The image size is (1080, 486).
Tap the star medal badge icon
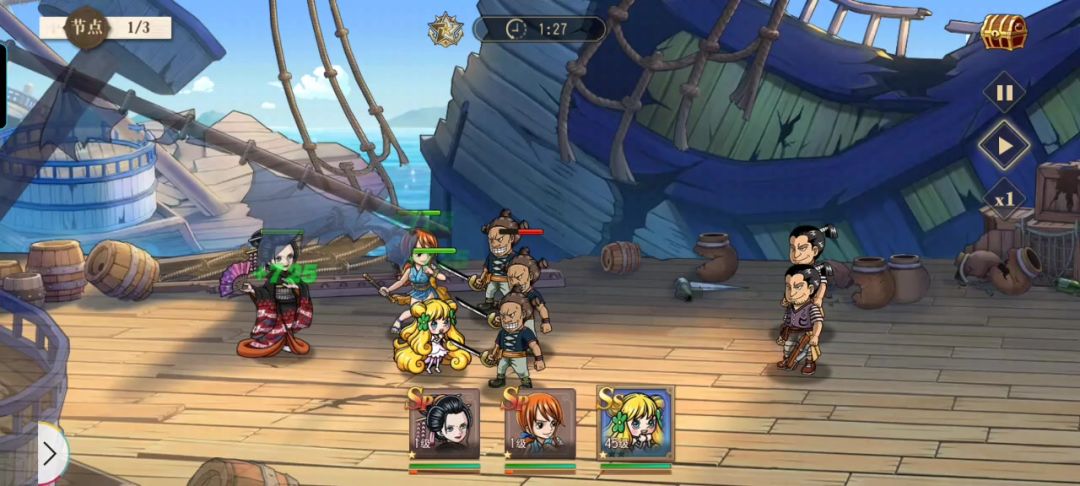pos(444,29)
